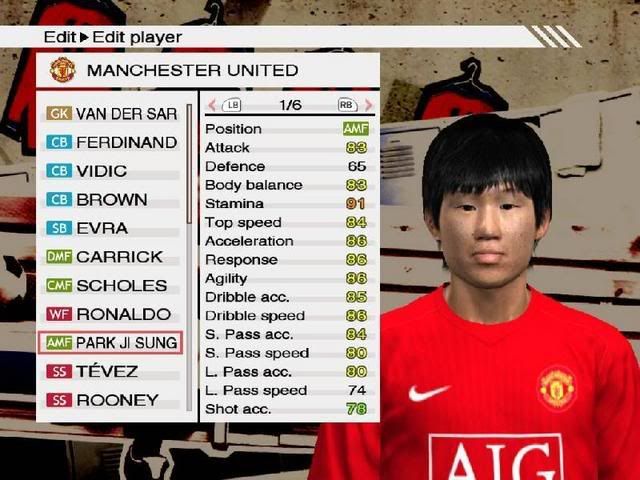The image size is (640, 480).
Task: Pick Ronaldo in the player list
Action: click(110, 314)
